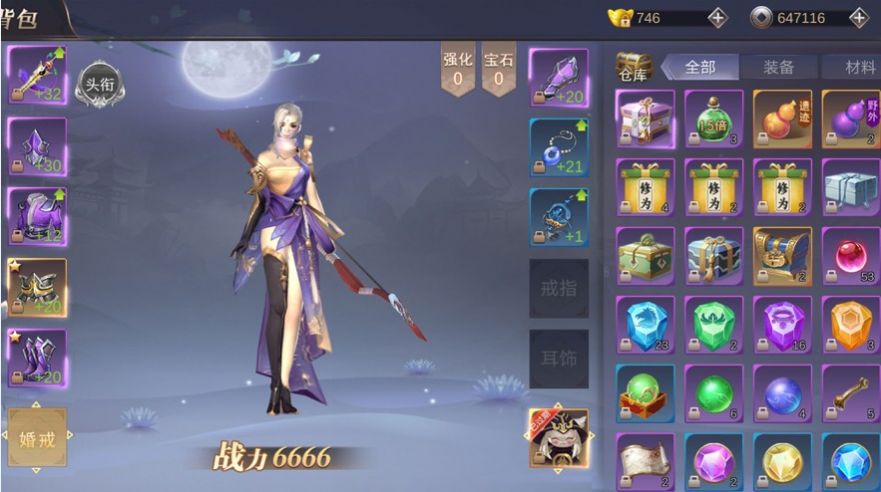Screen dimensions: 881x492
Task: Select the green 1.5倍 potion item
Action: pyautogui.click(x=714, y=119)
